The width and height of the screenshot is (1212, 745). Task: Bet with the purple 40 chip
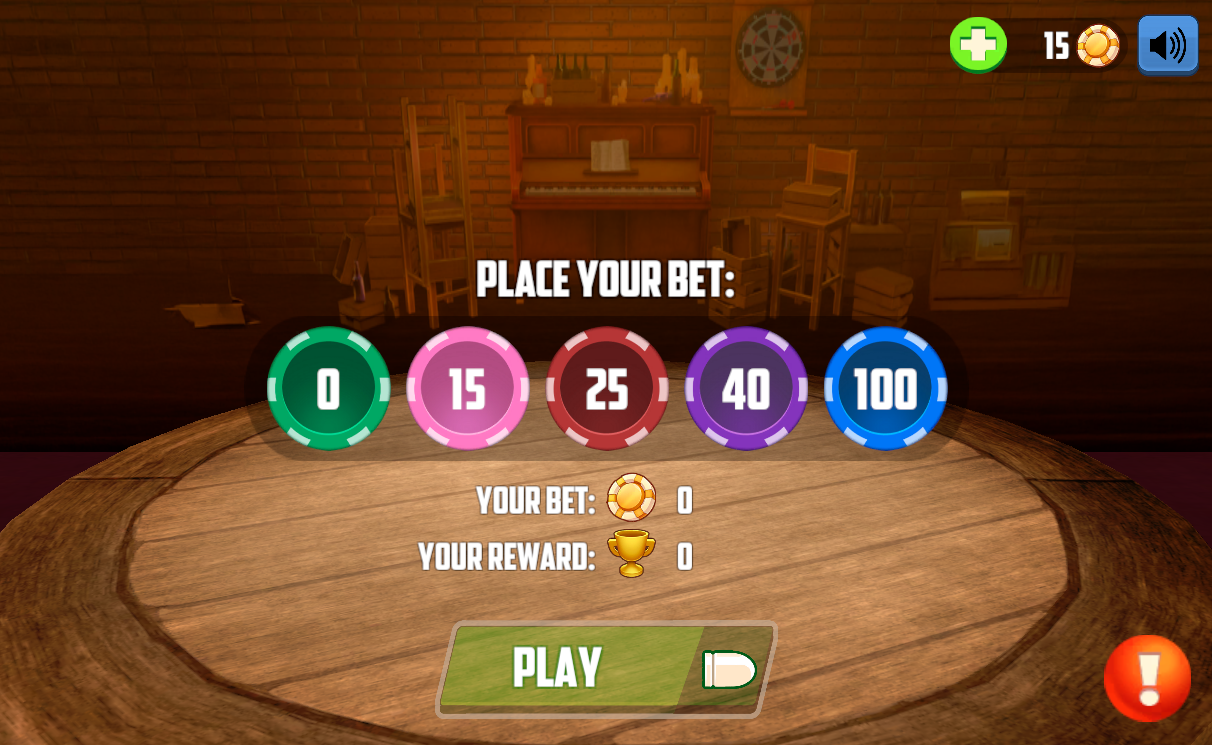pyautogui.click(x=746, y=388)
